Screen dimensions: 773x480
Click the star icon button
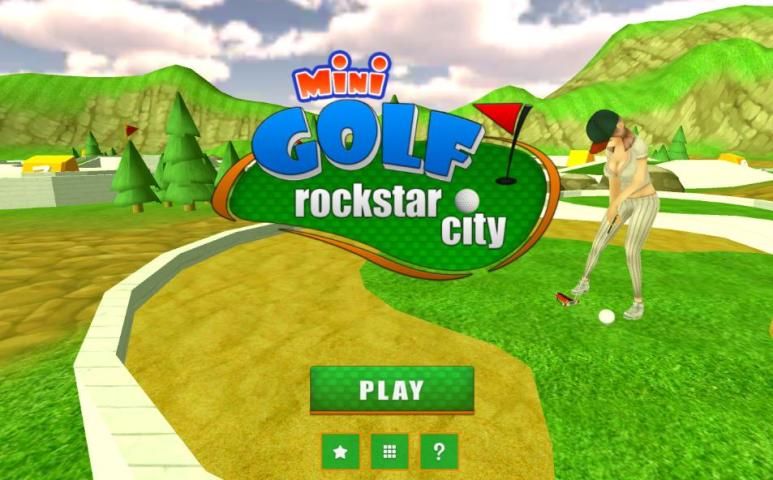point(340,452)
